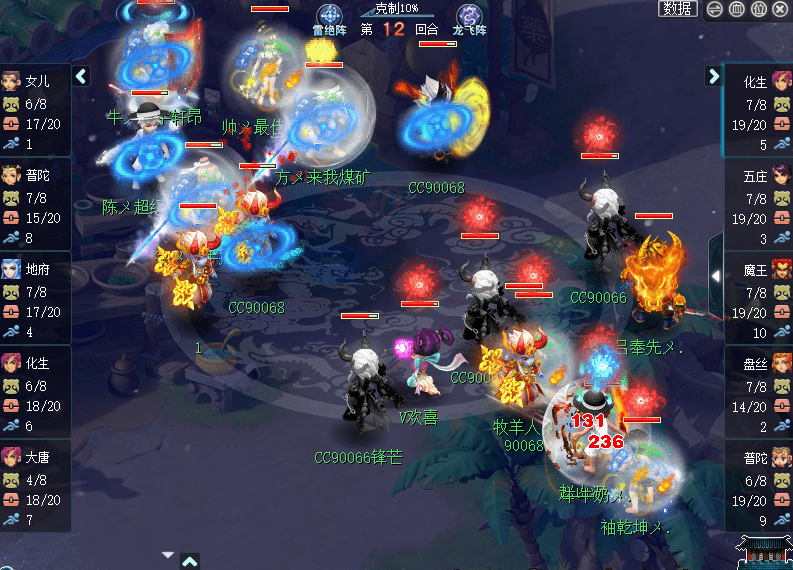Click the 雷绝阵 formation icon

point(329,17)
